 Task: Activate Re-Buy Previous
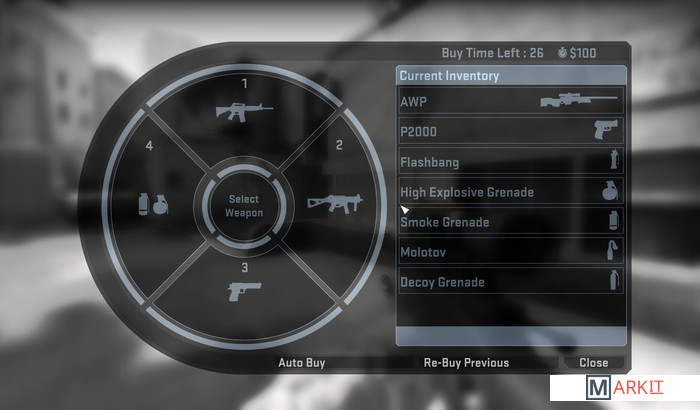465,363
